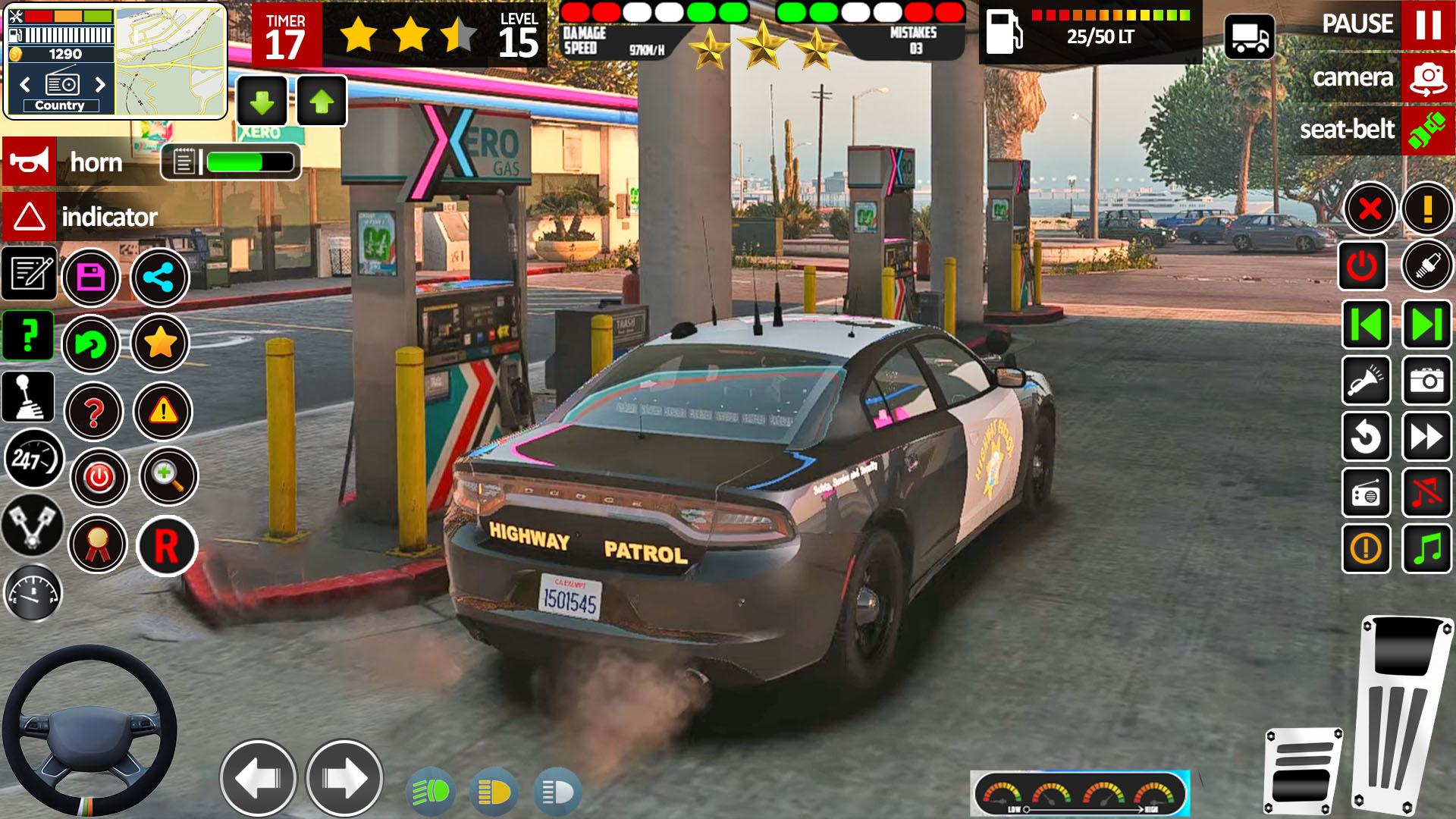
Task: Honk the horn
Action: pyautogui.click(x=29, y=161)
